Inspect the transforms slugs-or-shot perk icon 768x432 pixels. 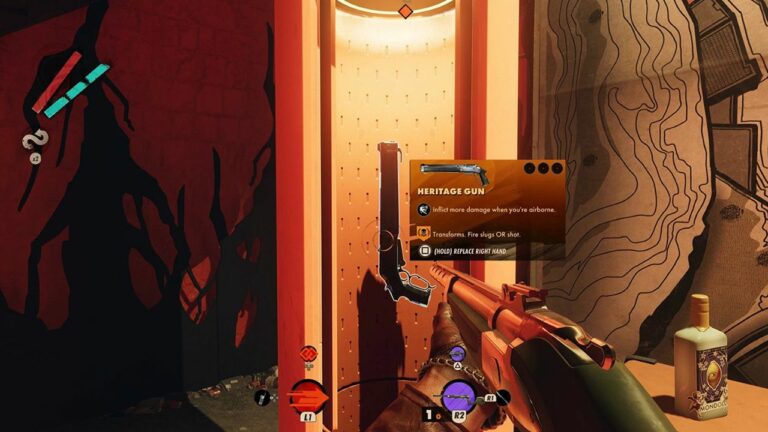424,232
